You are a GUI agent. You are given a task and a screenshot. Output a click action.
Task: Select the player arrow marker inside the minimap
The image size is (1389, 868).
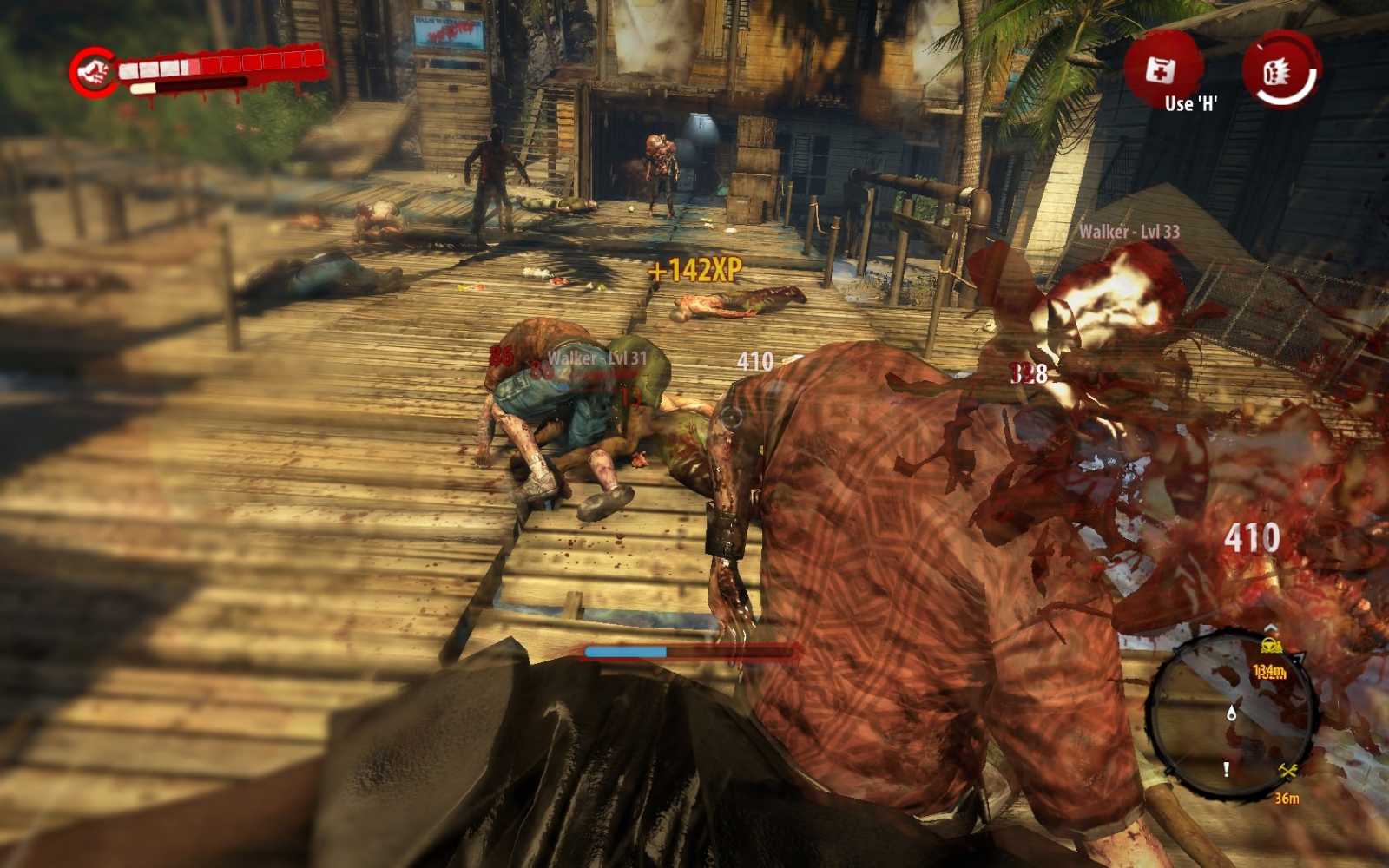coord(1230,713)
